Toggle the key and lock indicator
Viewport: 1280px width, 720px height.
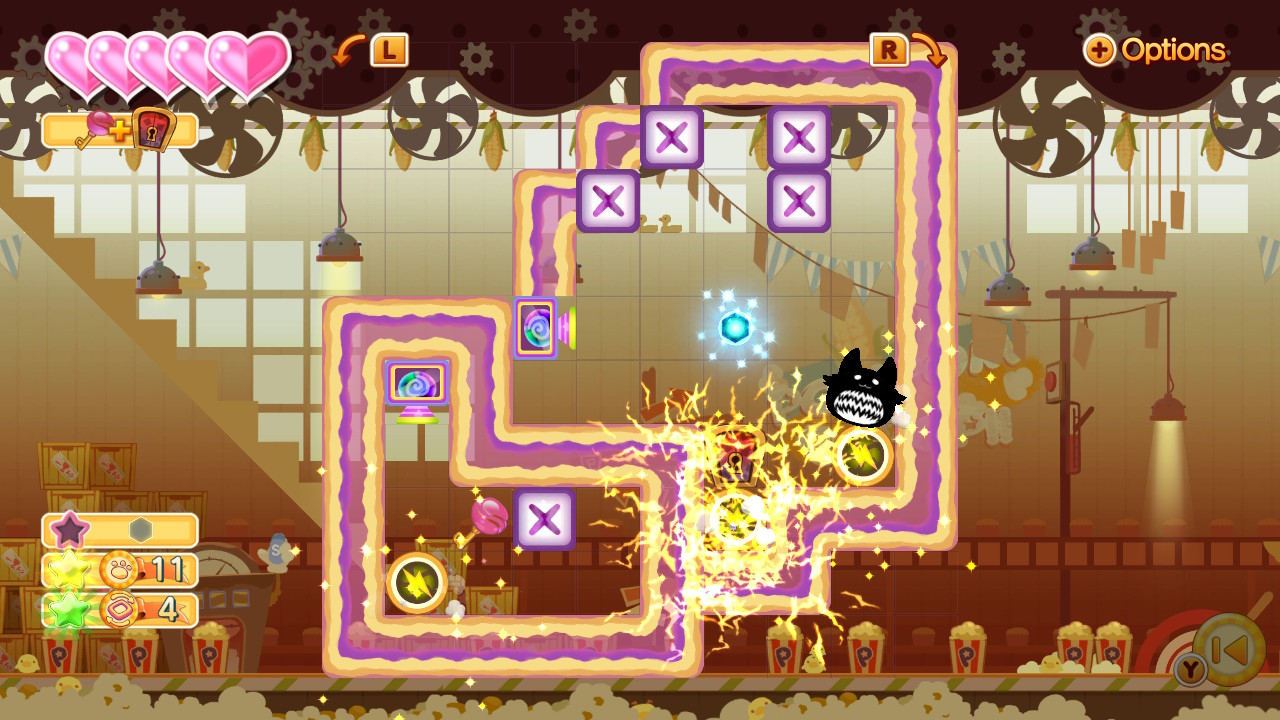[x=120, y=130]
